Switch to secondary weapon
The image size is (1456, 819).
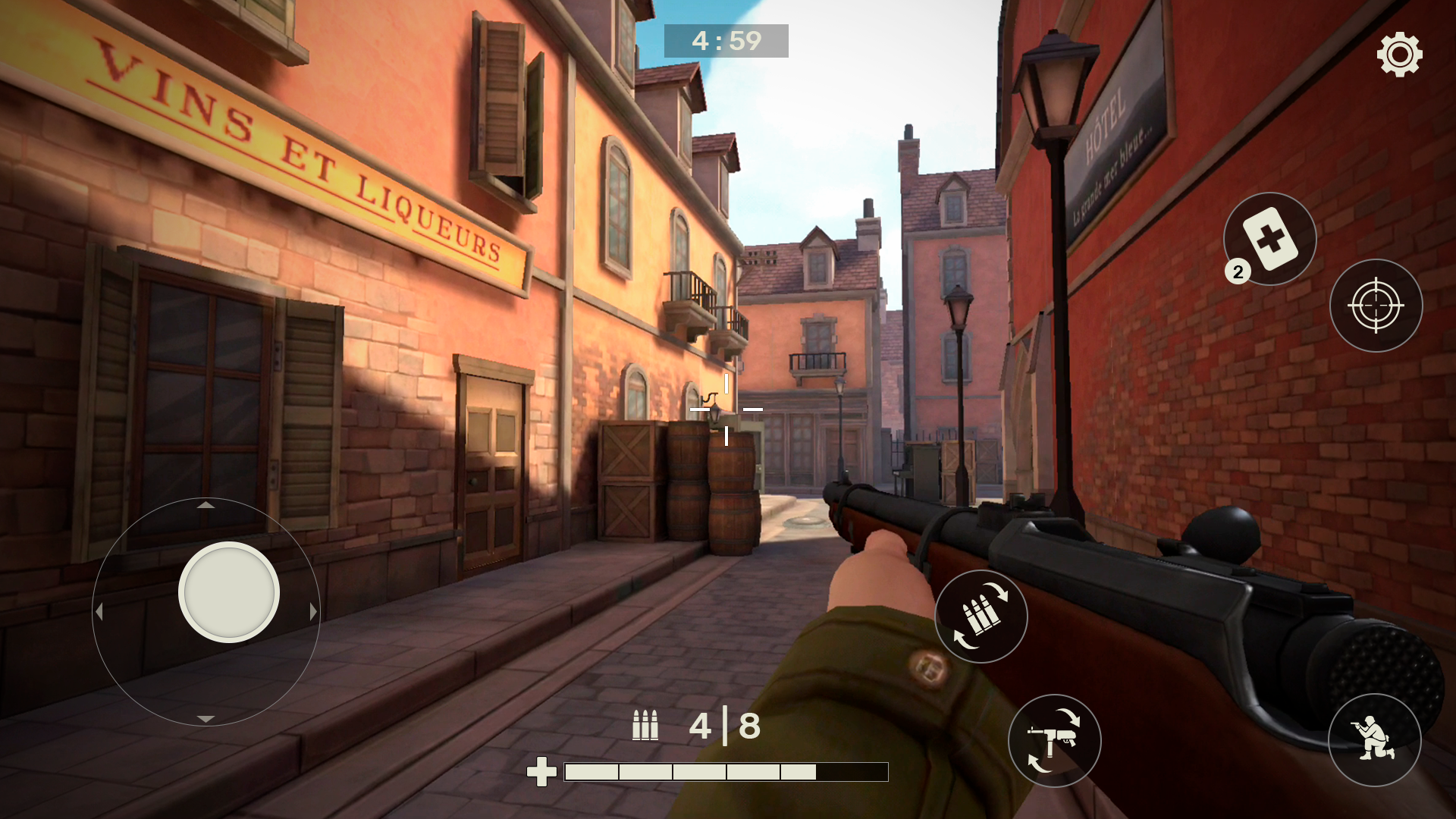1054,742
